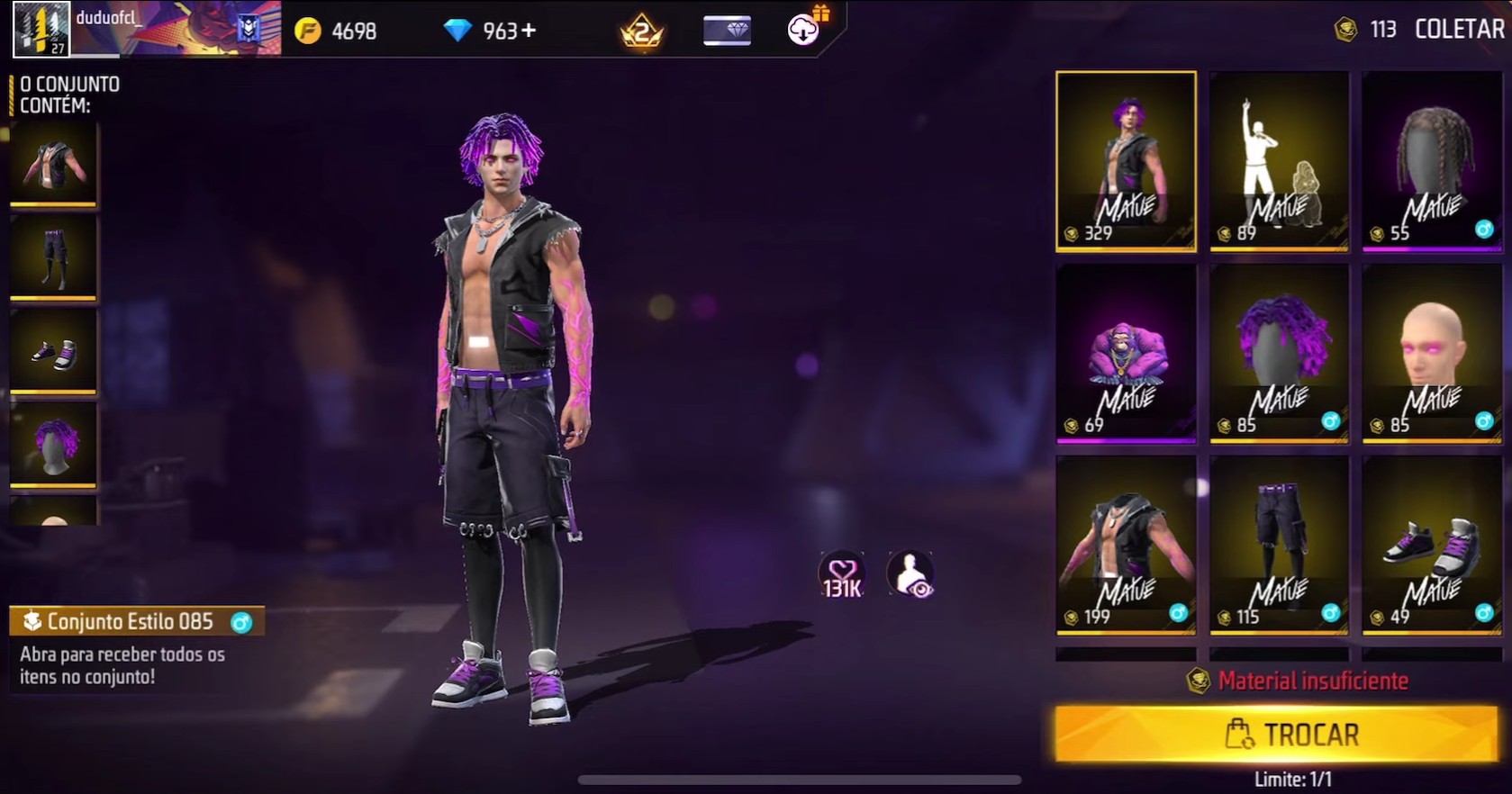The image size is (1512, 794).
Task: Click the male symbol on the 55-token dreadlocks hair
Action: [x=1485, y=228]
